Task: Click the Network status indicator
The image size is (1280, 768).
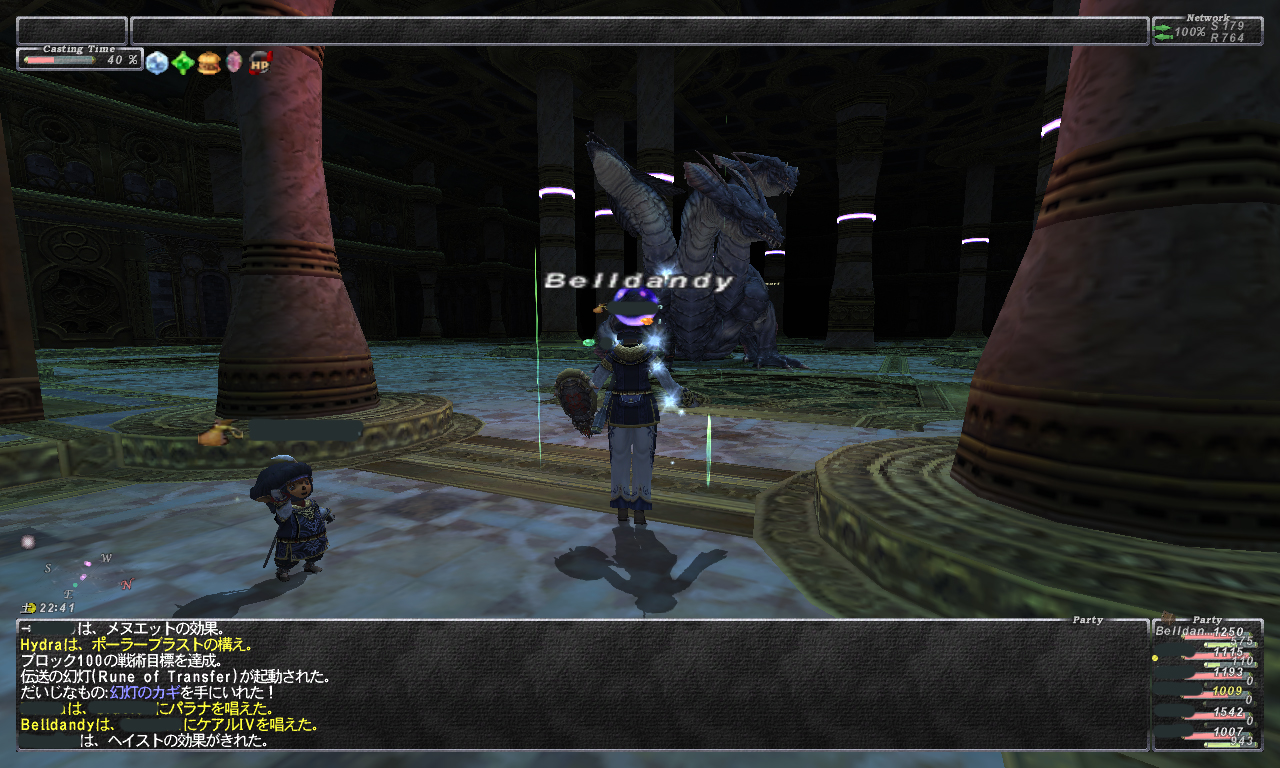Action: [x=1207, y=33]
